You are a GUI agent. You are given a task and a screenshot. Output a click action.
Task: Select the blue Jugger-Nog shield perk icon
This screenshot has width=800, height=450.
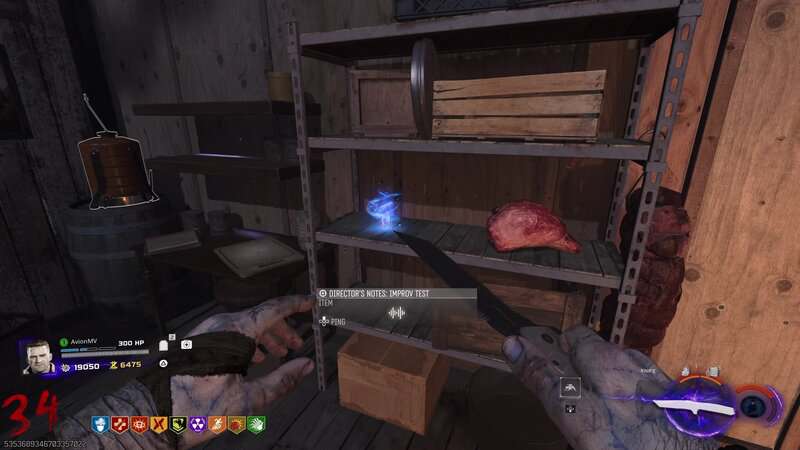point(100,424)
